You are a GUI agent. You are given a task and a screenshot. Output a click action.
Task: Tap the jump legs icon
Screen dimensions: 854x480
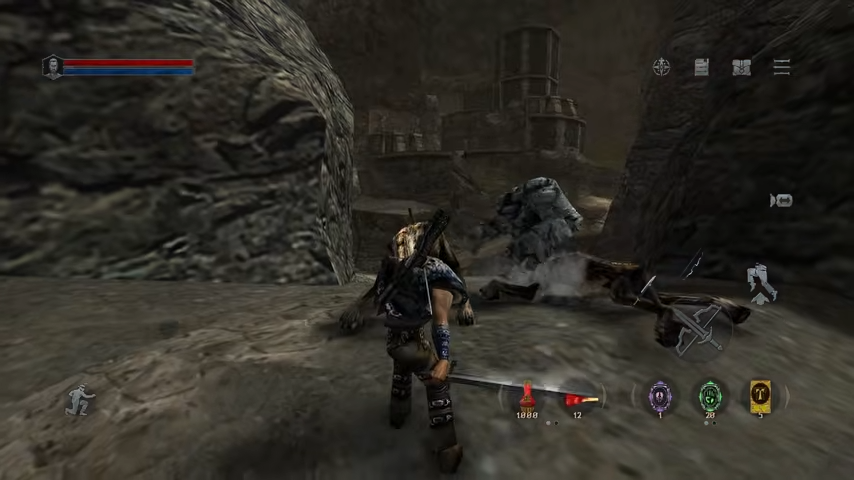[763, 284]
